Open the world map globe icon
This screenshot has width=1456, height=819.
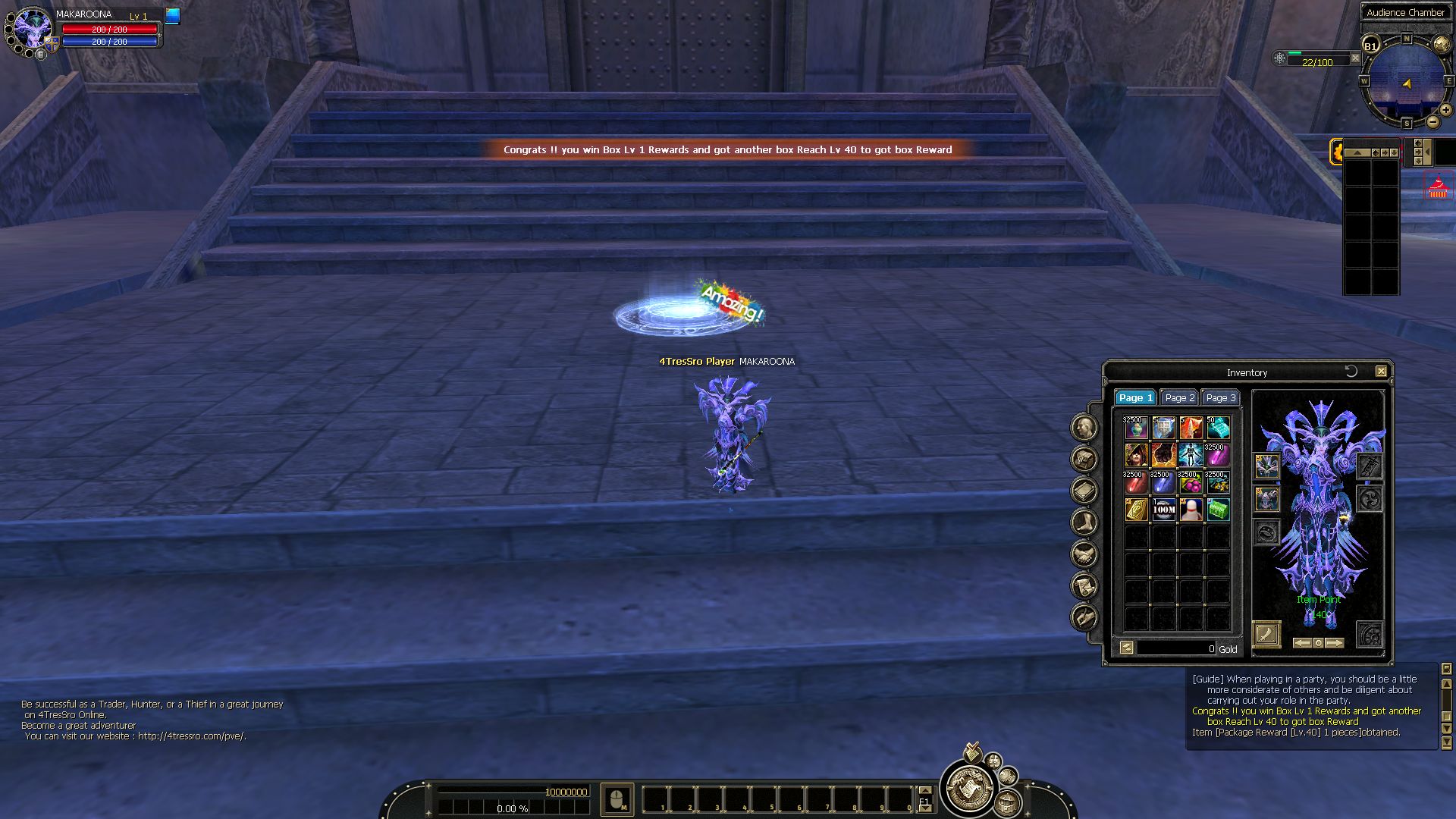click(1442, 45)
